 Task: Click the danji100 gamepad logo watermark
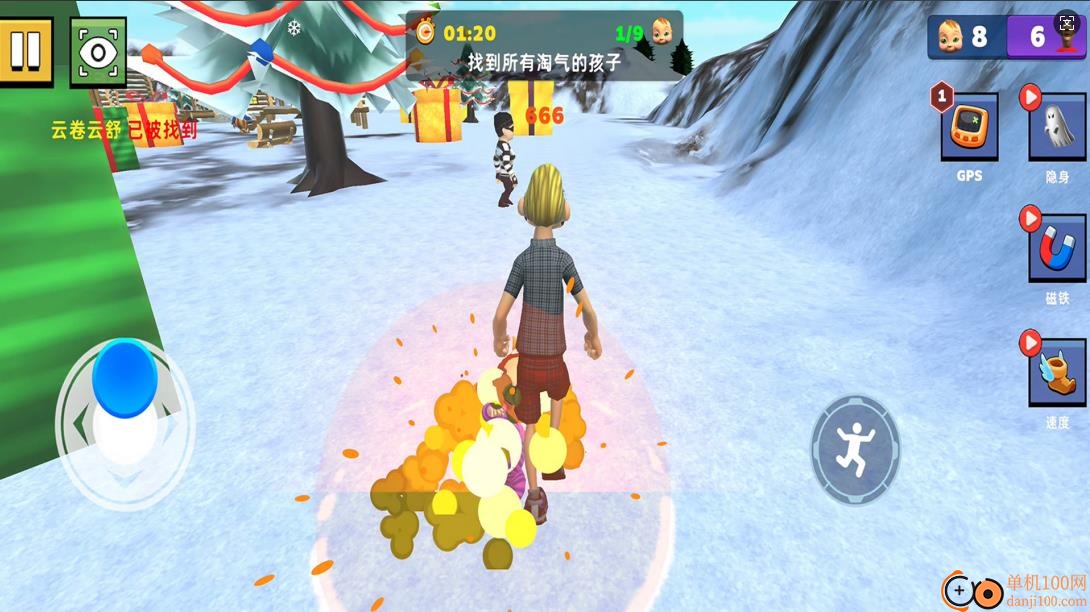(x=973, y=591)
